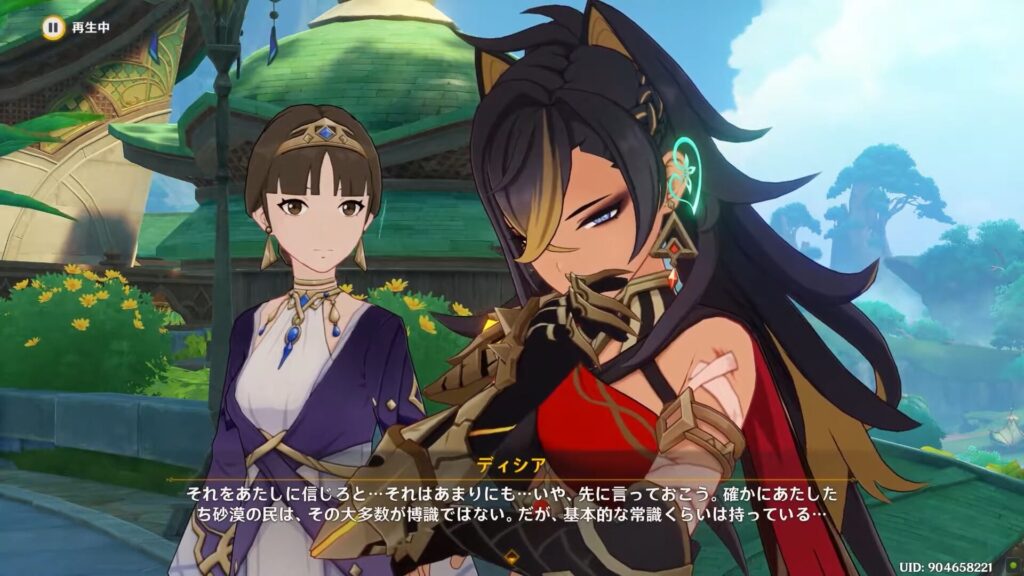Pause the dialogue auto-play
This screenshot has width=1024, height=576.
(x=52, y=27)
